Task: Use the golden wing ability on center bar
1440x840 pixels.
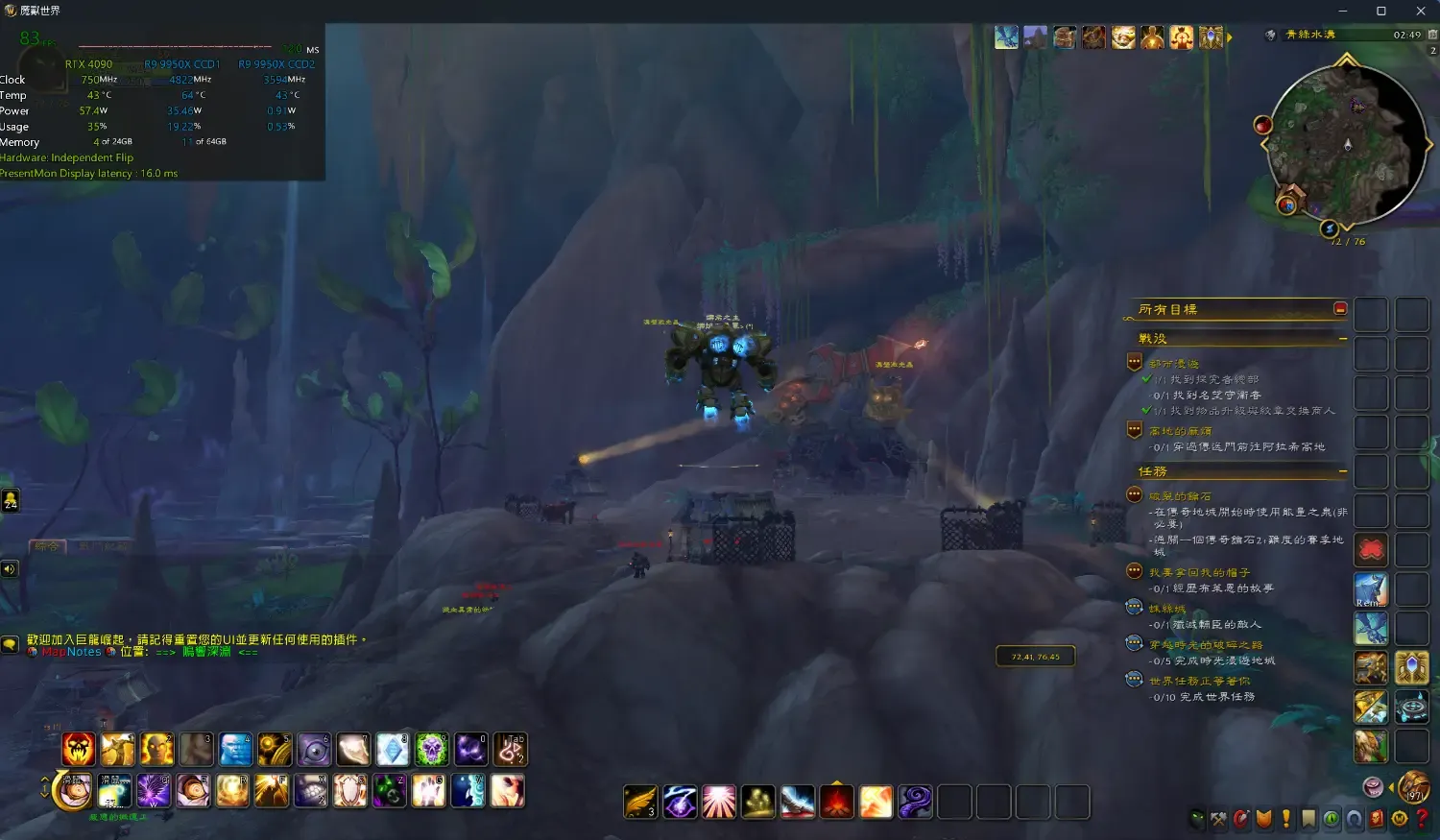Action: pos(640,802)
